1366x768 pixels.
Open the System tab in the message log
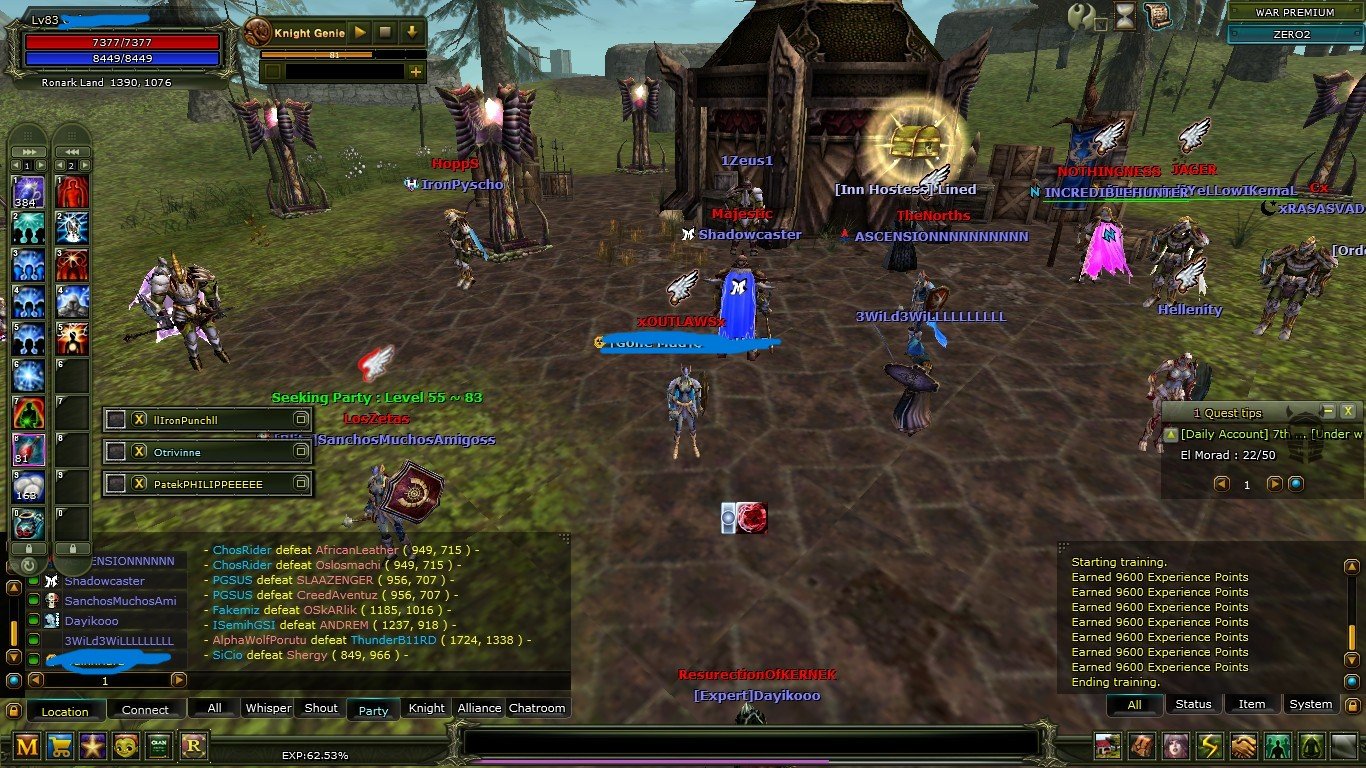1310,704
